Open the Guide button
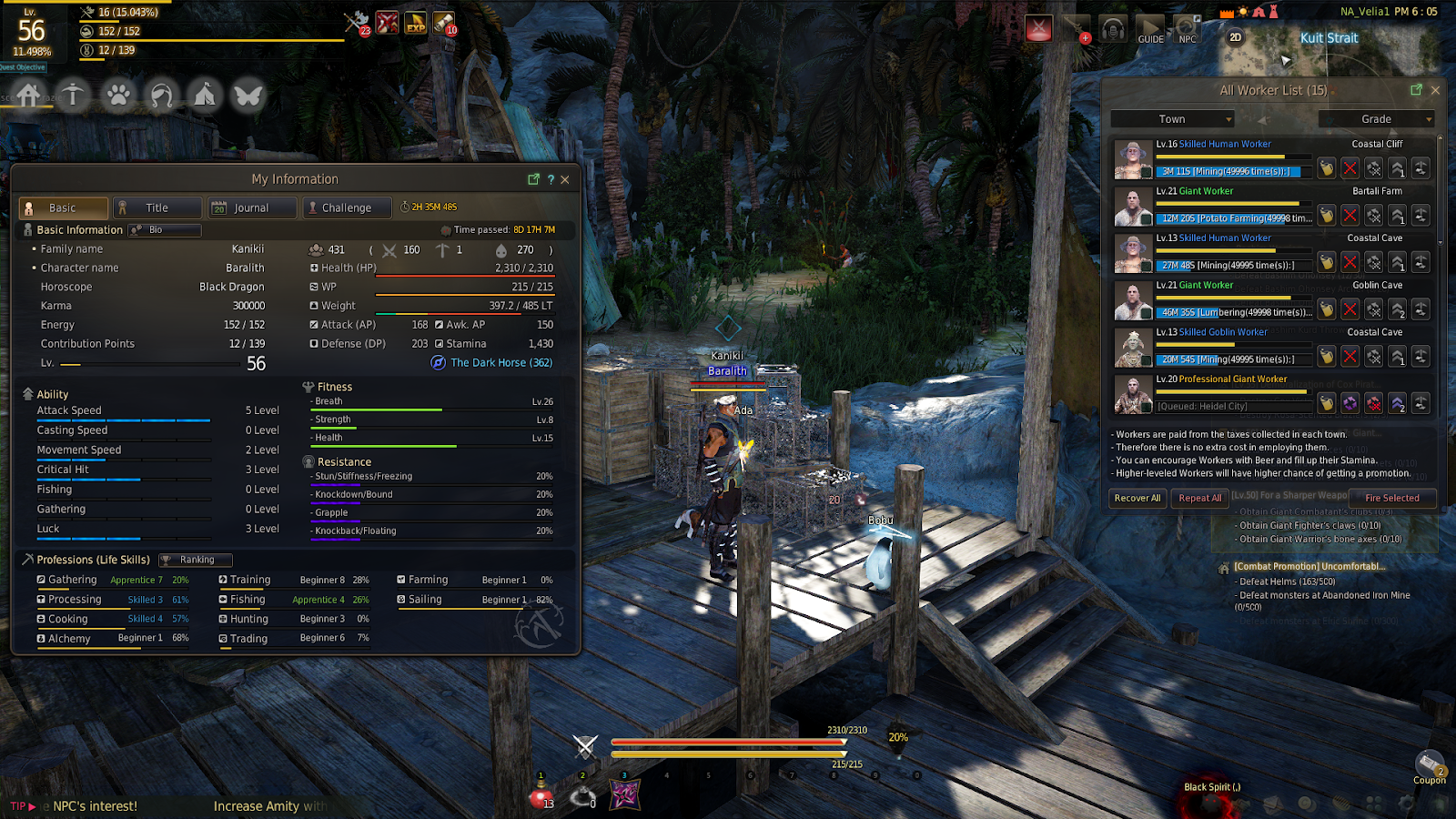1456x819 pixels. click(x=1150, y=29)
